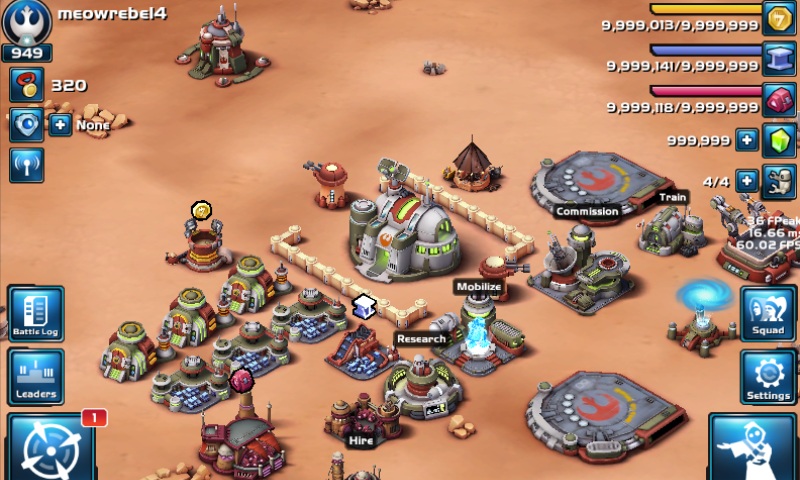The height and width of the screenshot is (480, 800).
Task: Open the Squad menu
Action: (768, 314)
